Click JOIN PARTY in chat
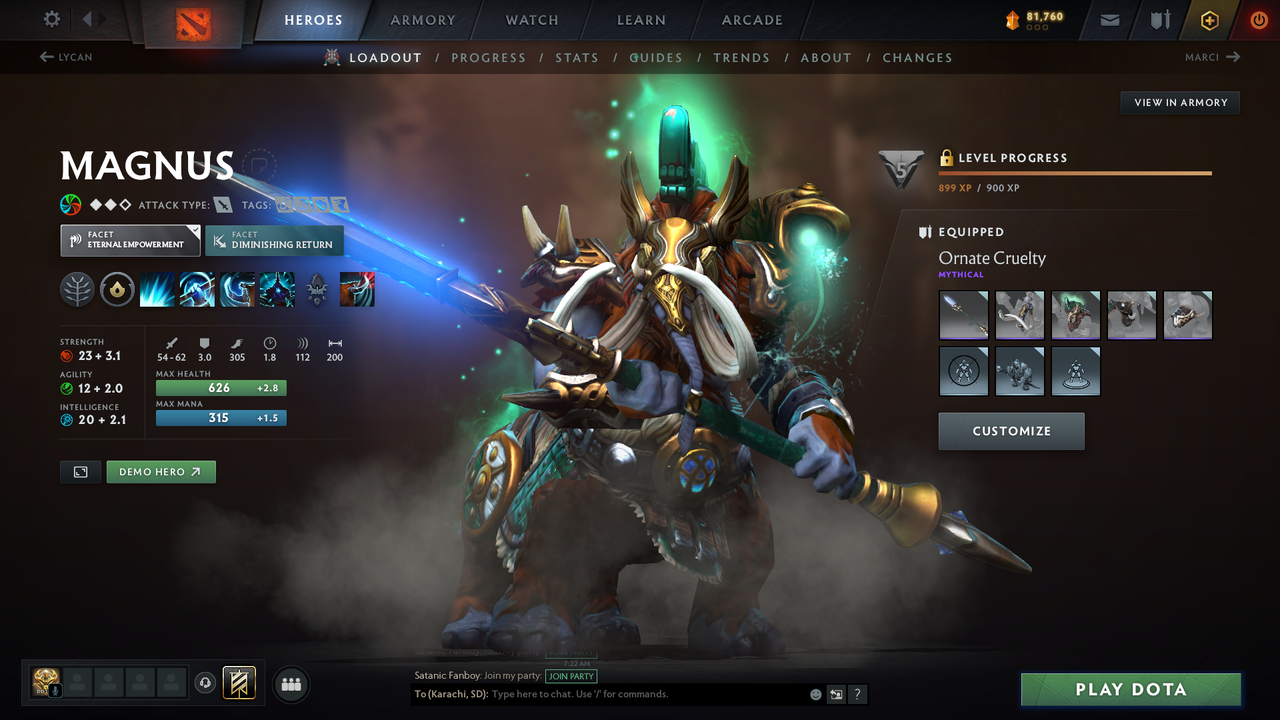The image size is (1280, 720). click(571, 676)
